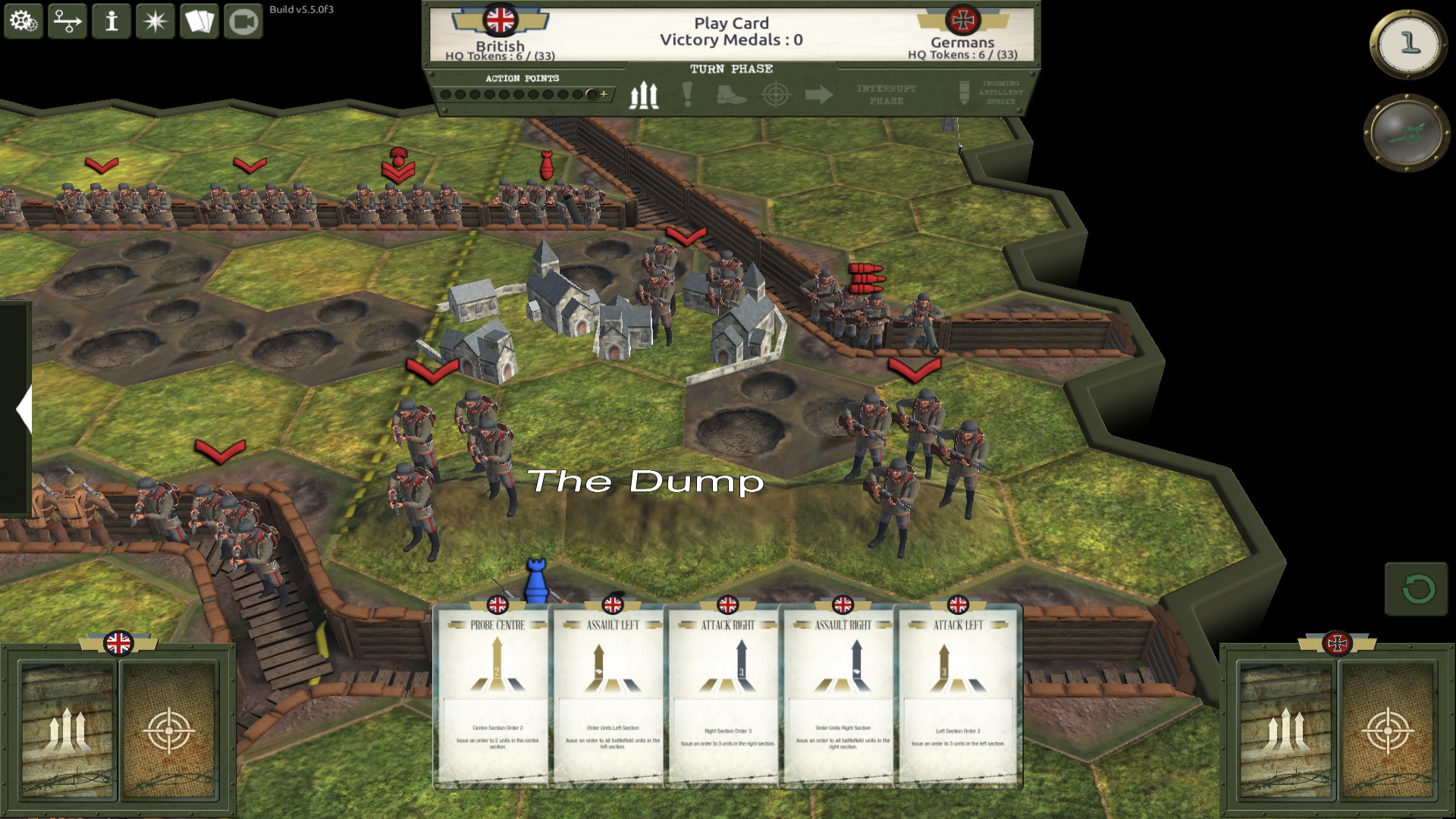Image resolution: width=1456 pixels, height=819 pixels.
Task: Select the Interrupt Phase label
Action: [x=885, y=96]
